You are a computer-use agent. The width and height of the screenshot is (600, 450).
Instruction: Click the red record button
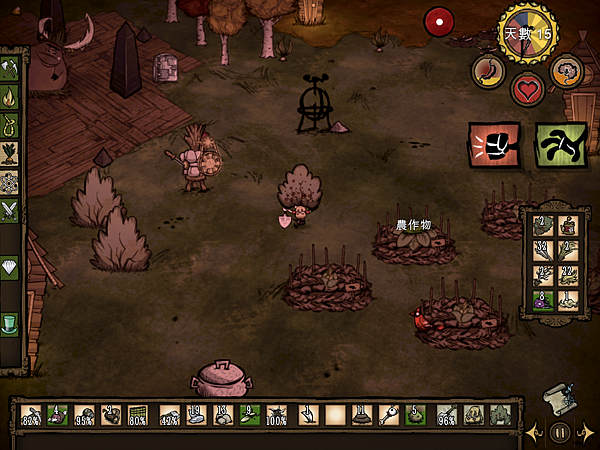click(x=437, y=20)
